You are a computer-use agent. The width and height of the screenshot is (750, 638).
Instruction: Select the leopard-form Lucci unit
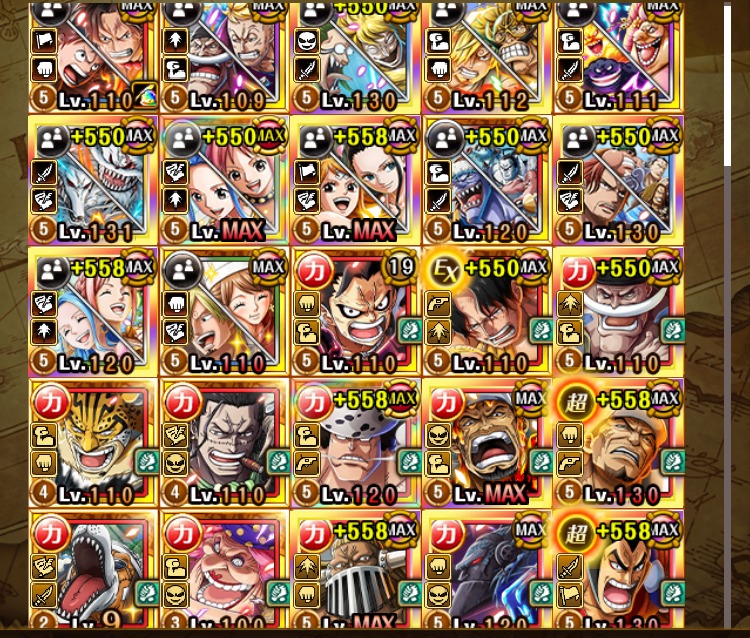93,442
